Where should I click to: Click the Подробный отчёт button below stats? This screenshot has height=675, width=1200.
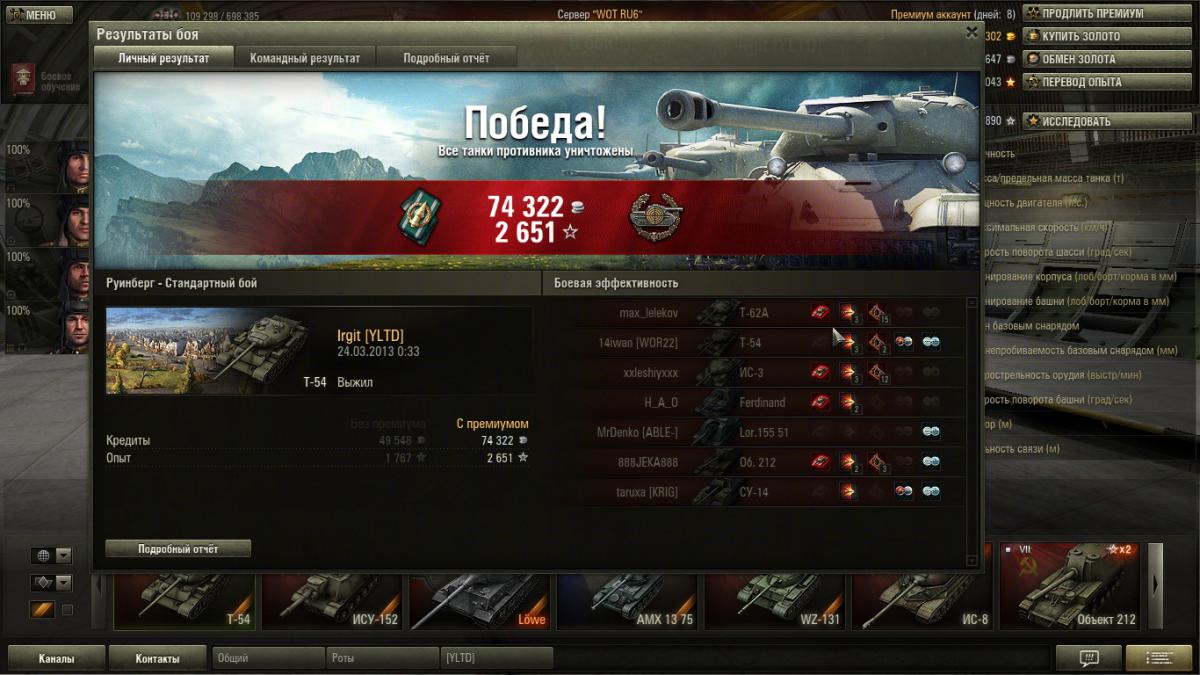(178, 549)
